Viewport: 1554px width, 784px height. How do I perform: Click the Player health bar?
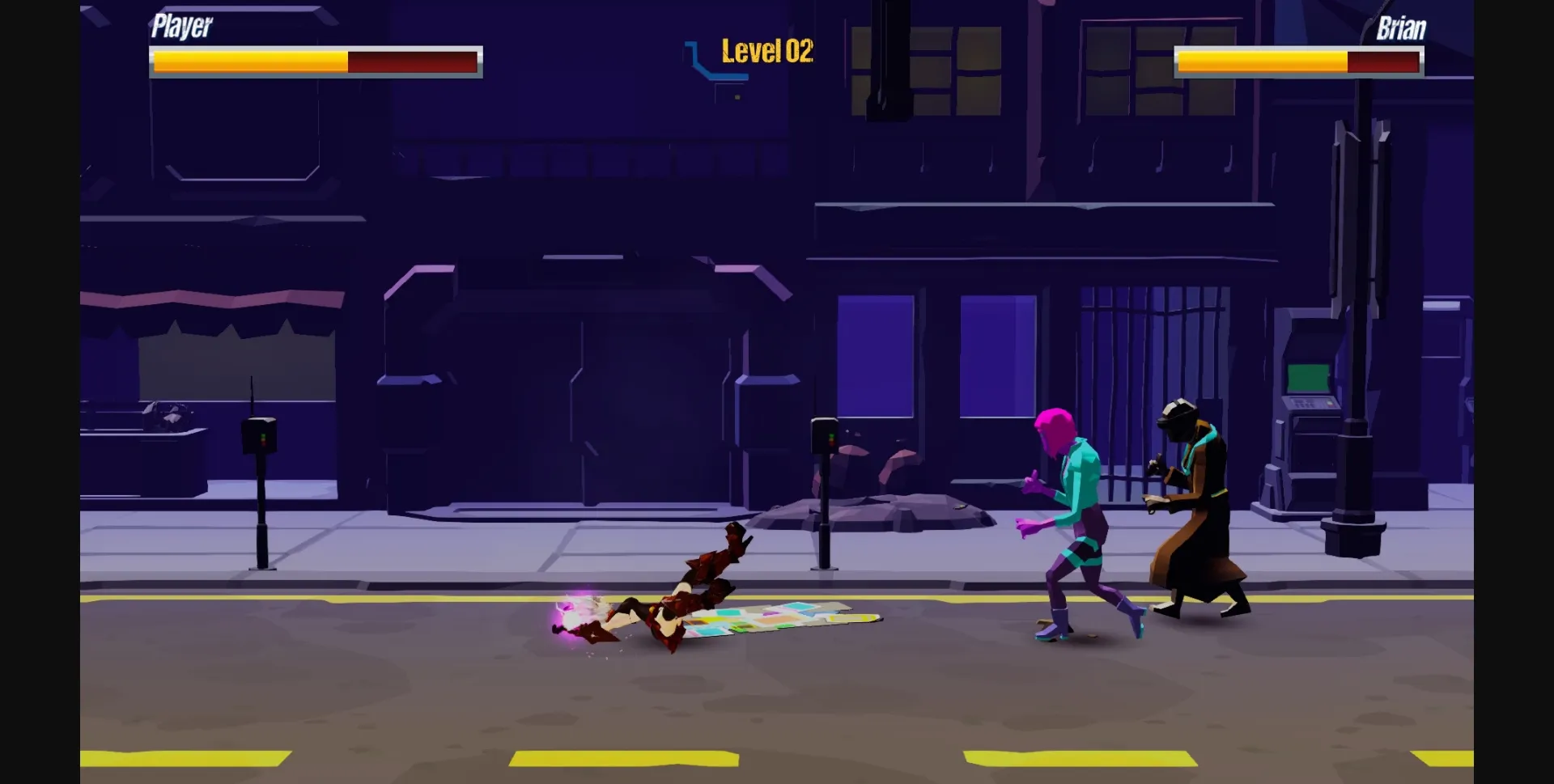316,60
